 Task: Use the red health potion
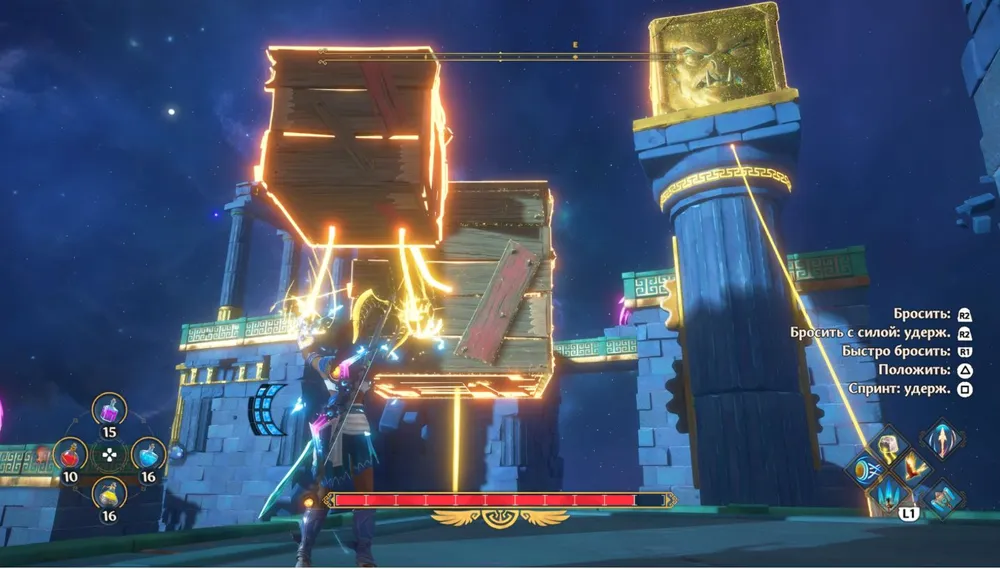[x=70, y=455]
